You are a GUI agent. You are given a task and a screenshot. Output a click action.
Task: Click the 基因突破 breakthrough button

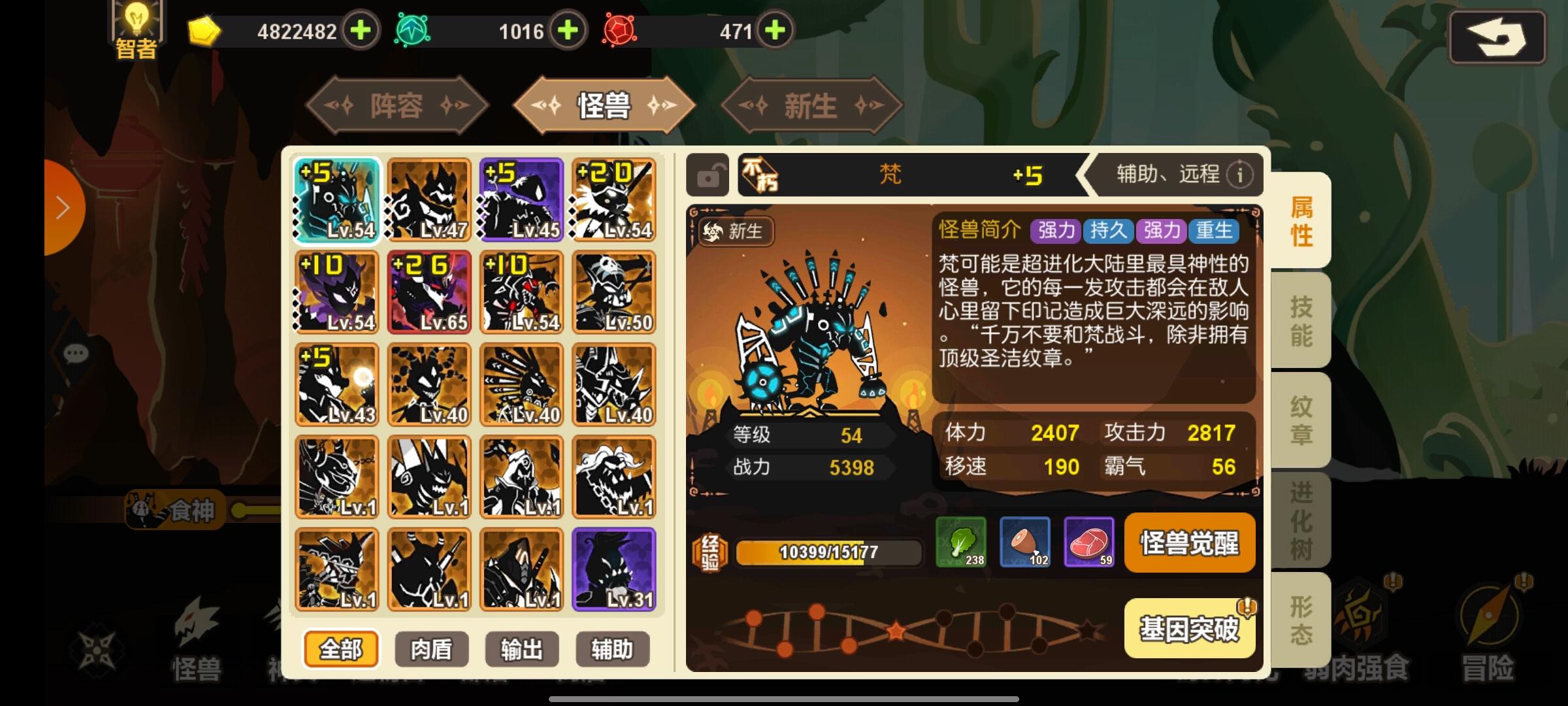click(x=1189, y=626)
